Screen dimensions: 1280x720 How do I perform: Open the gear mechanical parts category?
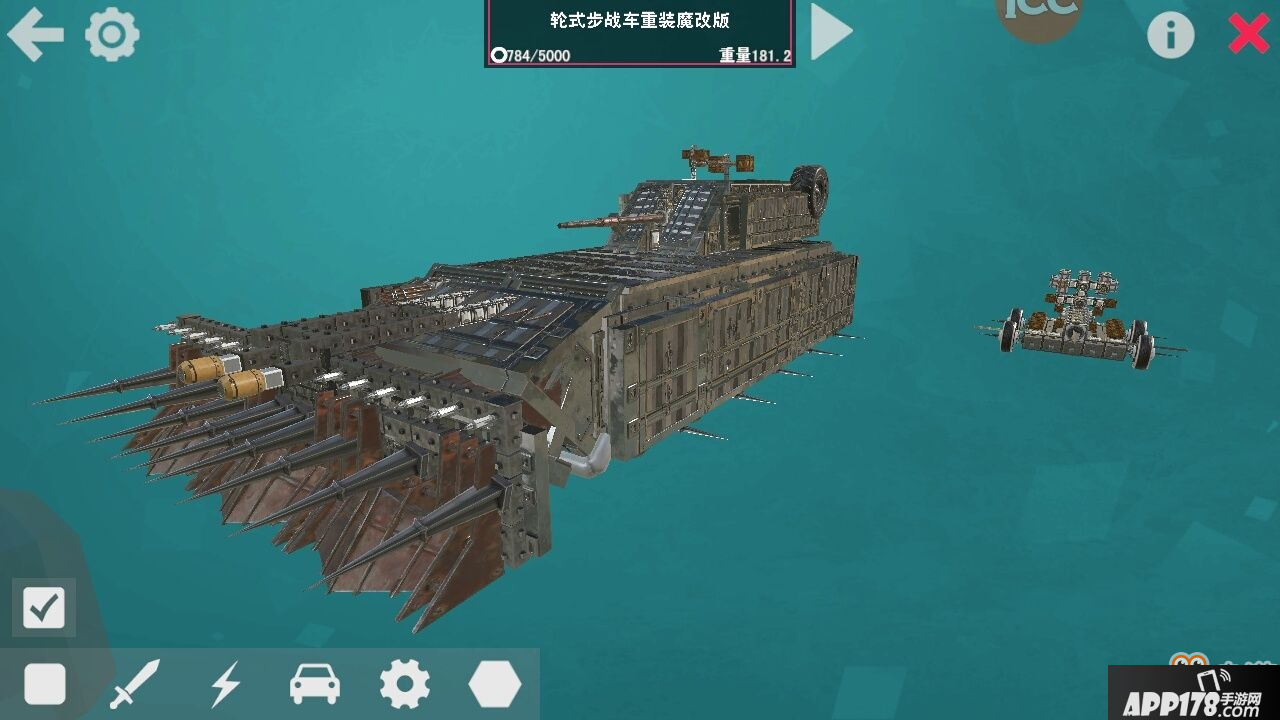tap(403, 685)
